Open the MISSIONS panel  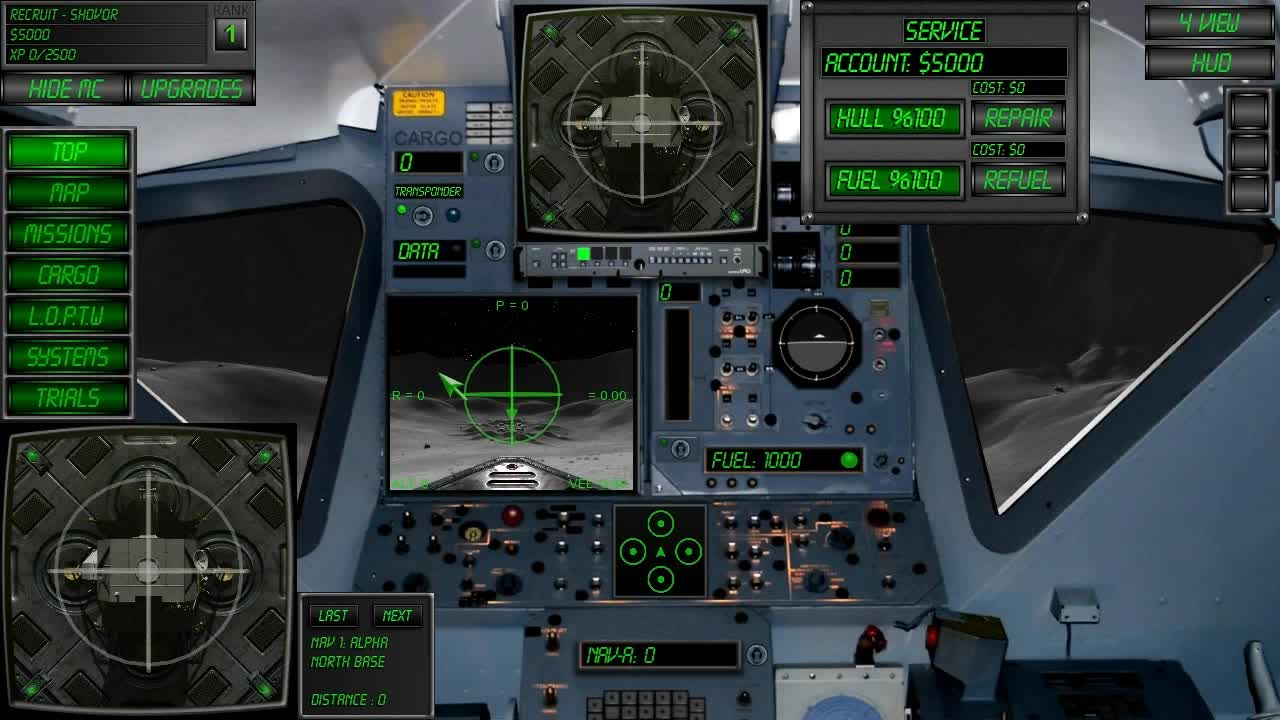[x=66, y=234]
